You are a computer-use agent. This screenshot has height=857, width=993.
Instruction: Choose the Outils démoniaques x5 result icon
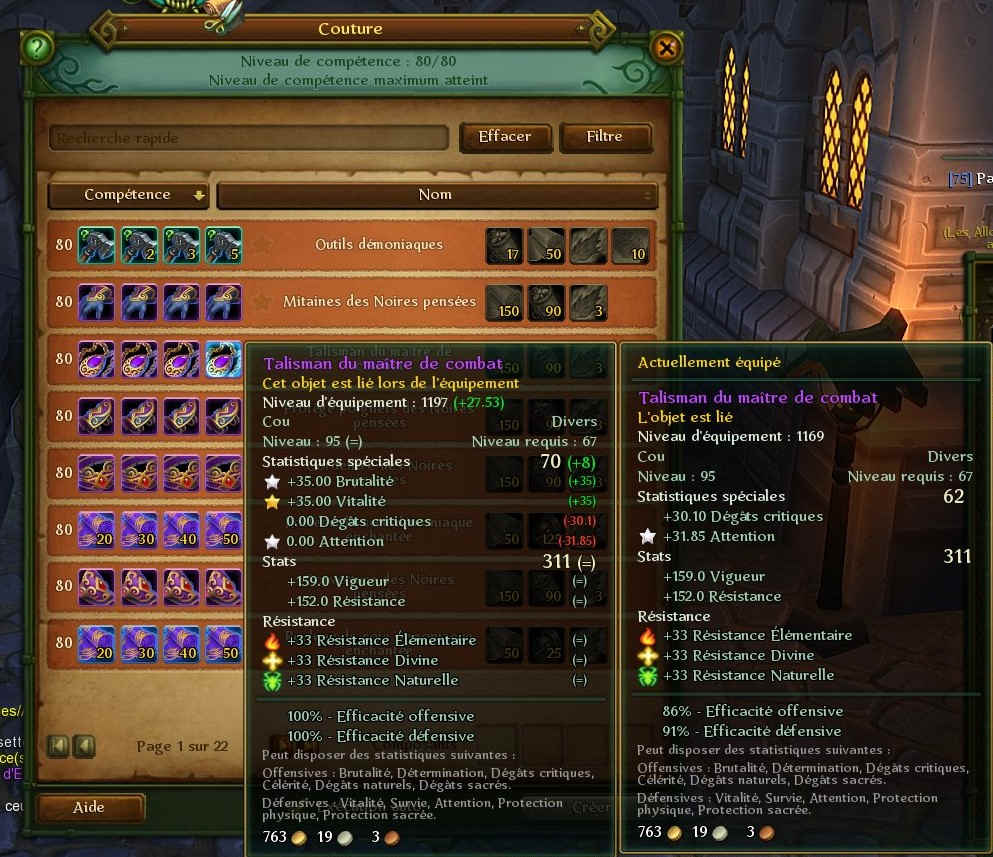(224, 246)
